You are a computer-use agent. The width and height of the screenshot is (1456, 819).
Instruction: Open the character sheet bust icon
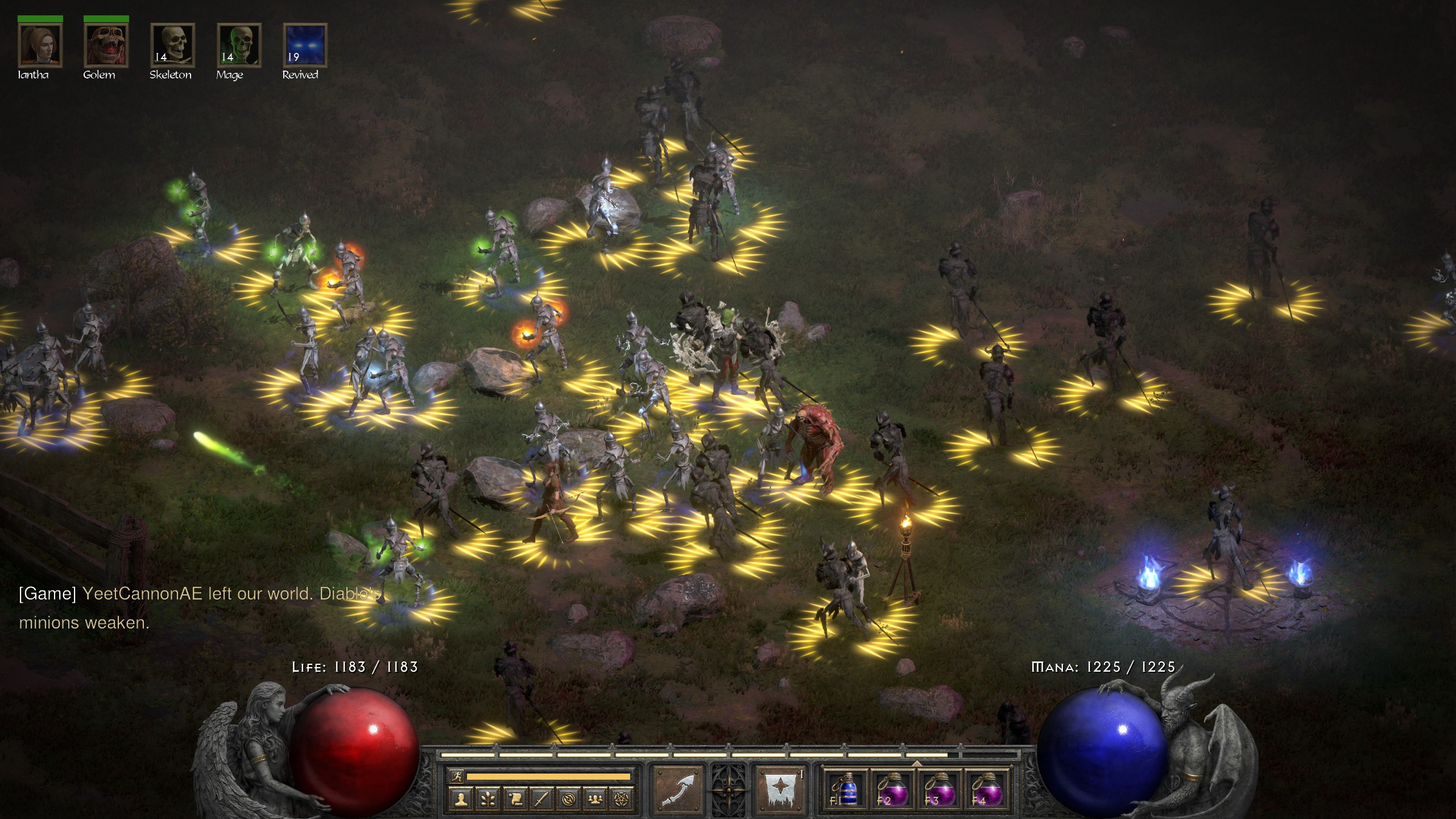[461, 800]
